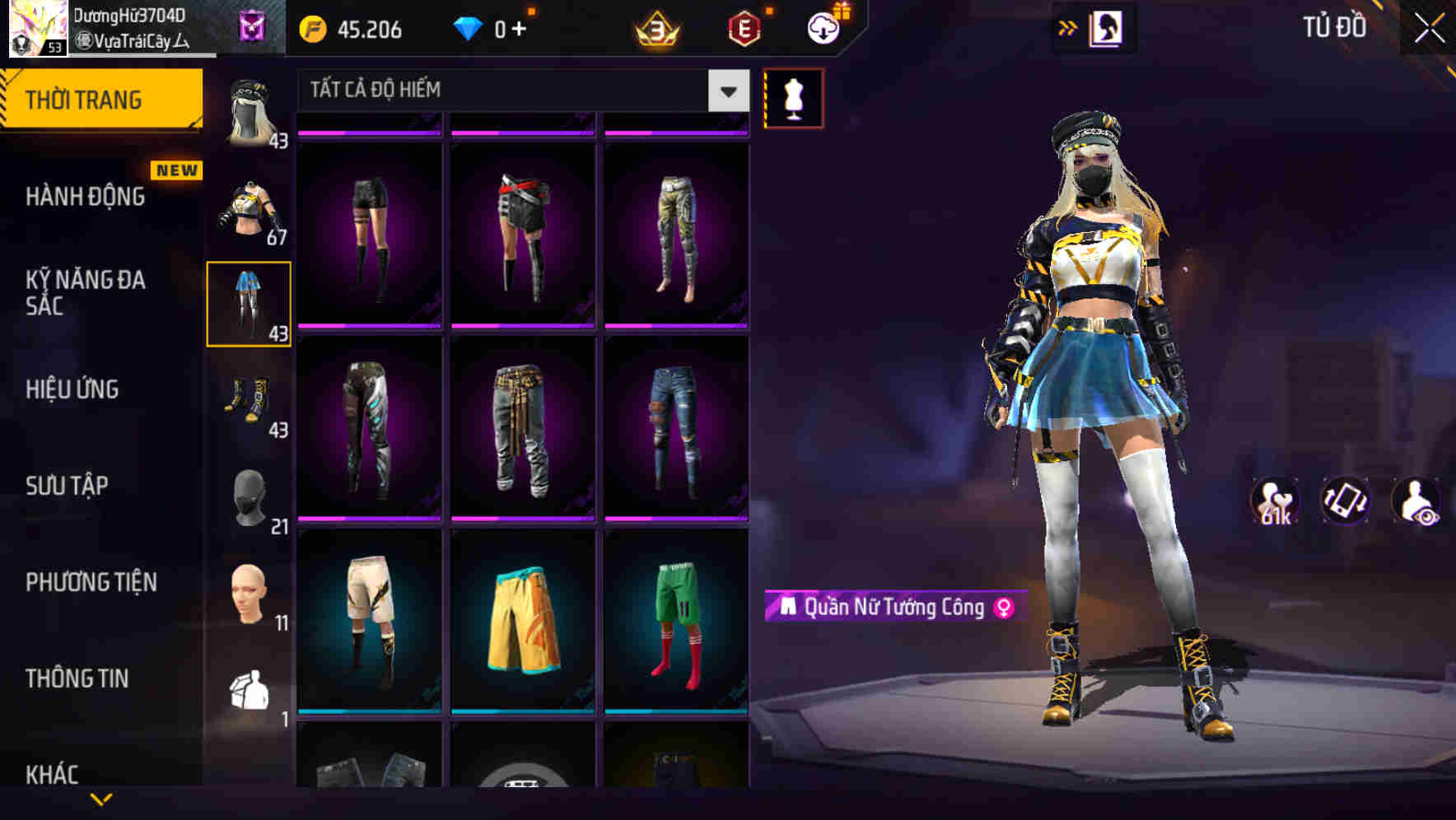The image size is (1456, 820).
Task: Click the gold coin balance icon showing 45.206
Action: click(x=311, y=29)
